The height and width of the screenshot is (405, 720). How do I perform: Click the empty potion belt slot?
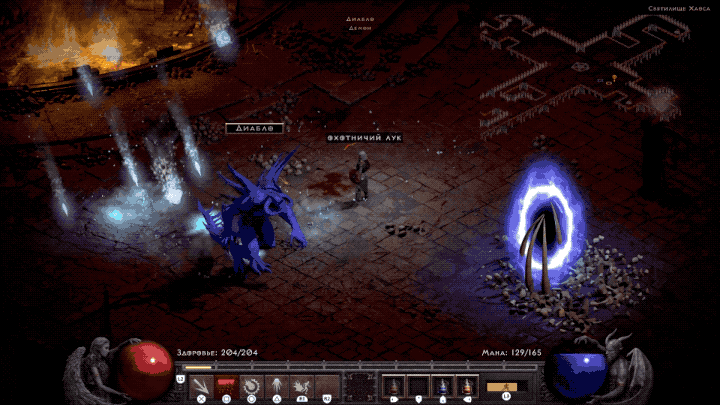tap(418, 386)
